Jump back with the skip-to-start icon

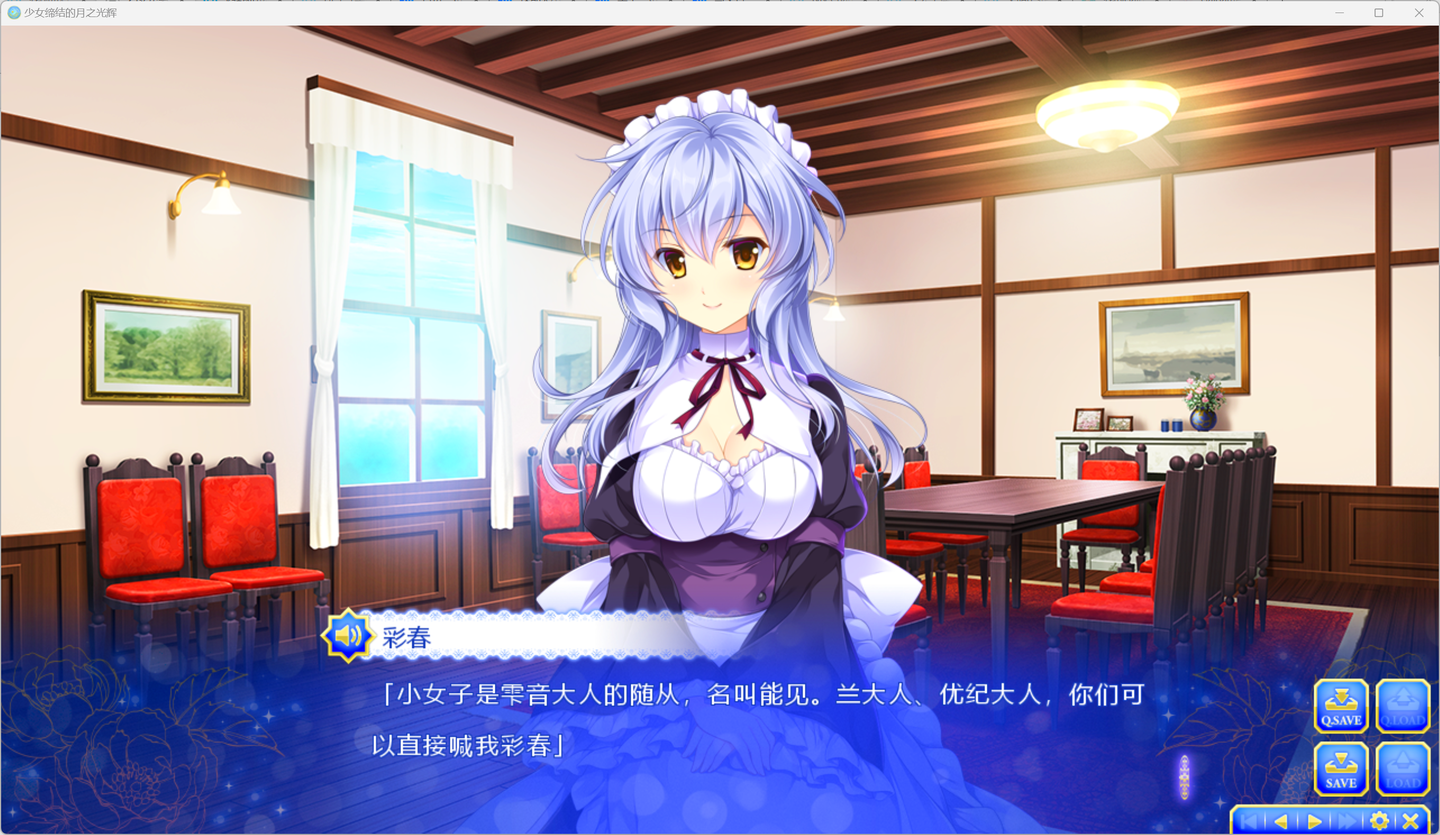coord(1249,819)
